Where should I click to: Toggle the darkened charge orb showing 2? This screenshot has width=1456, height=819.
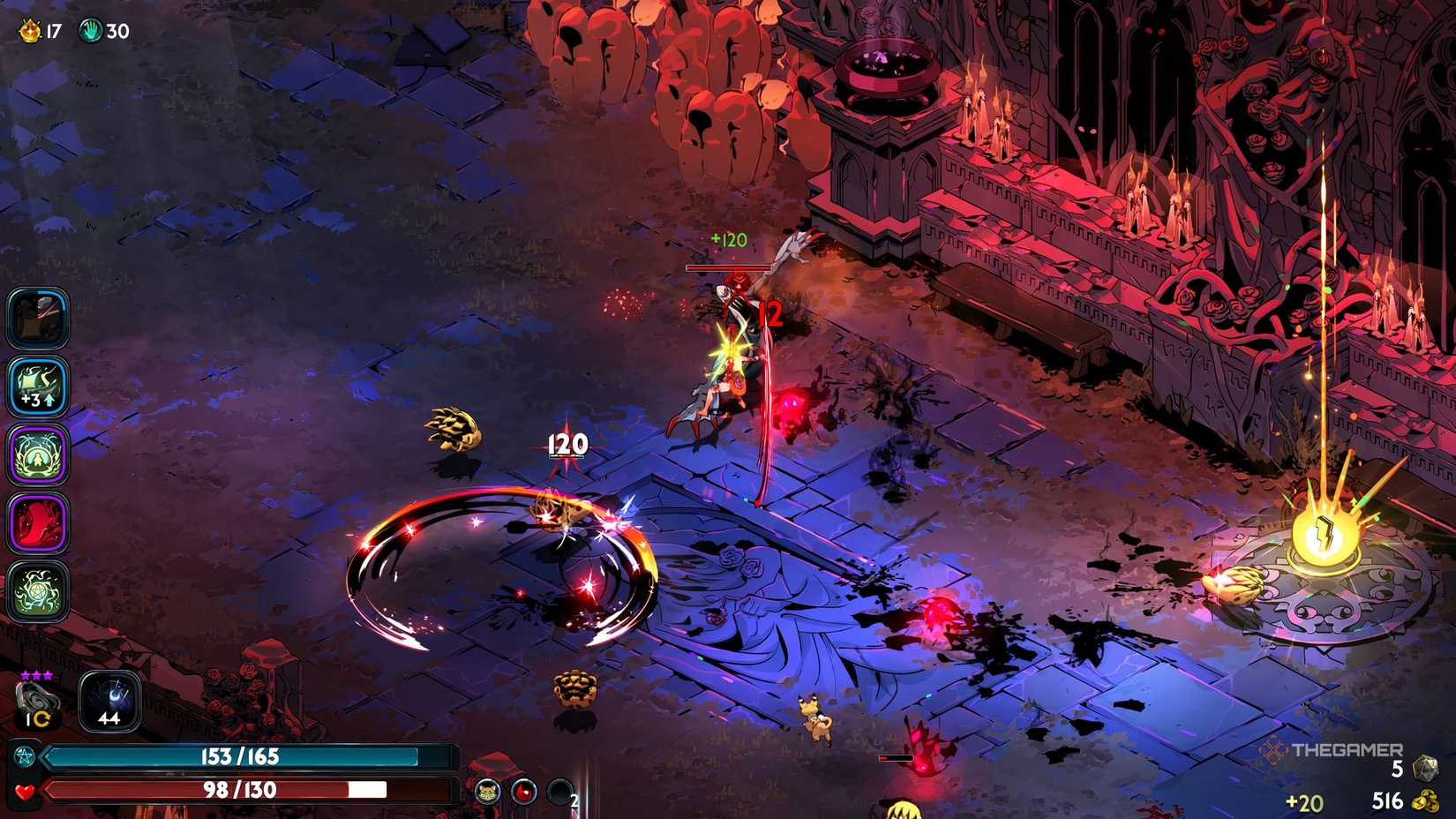(560, 792)
